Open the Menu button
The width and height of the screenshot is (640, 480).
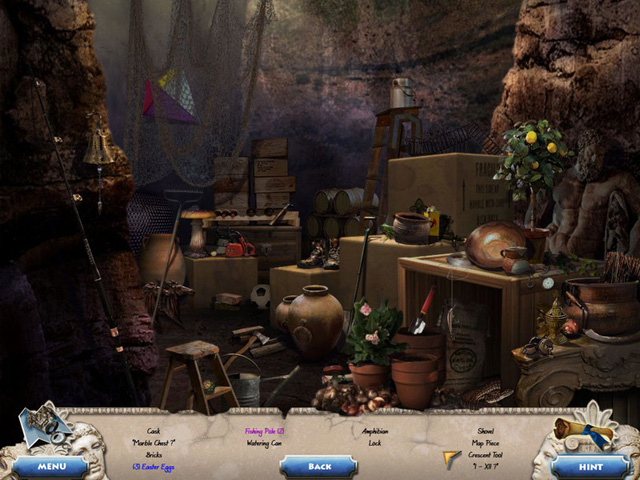click(50, 466)
